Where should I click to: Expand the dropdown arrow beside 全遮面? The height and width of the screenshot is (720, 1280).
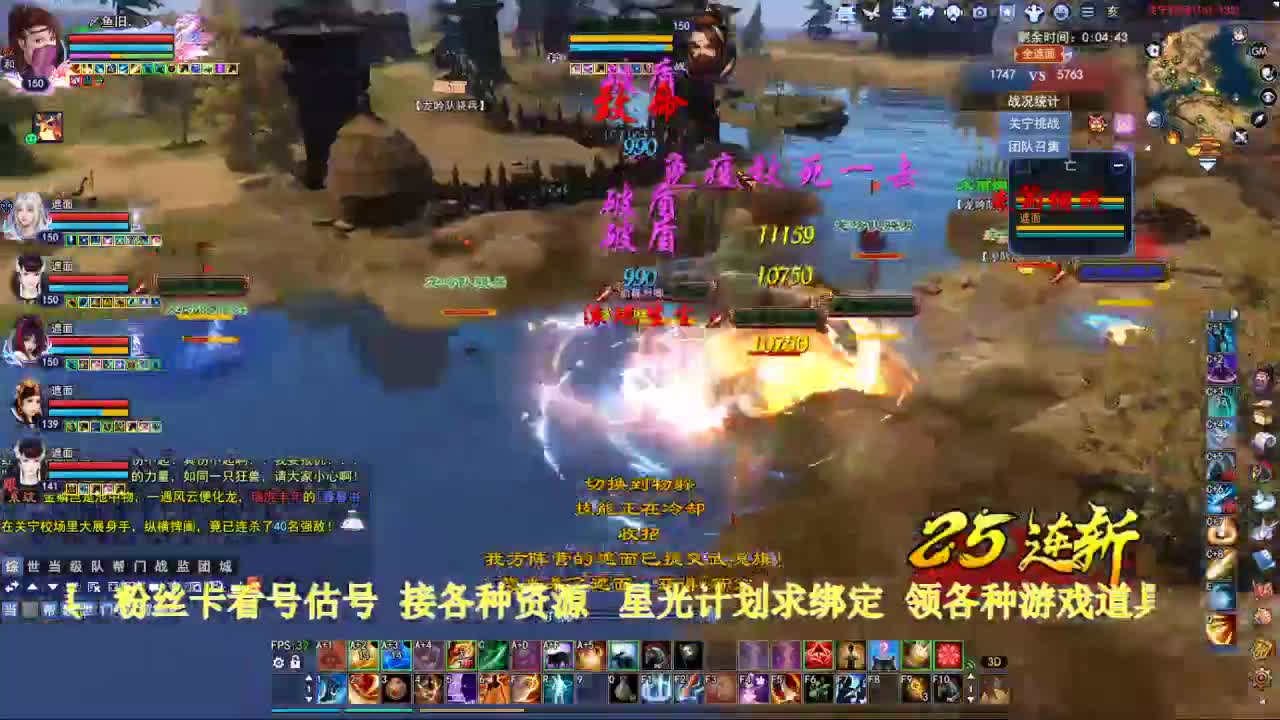[x=1068, y=55]
